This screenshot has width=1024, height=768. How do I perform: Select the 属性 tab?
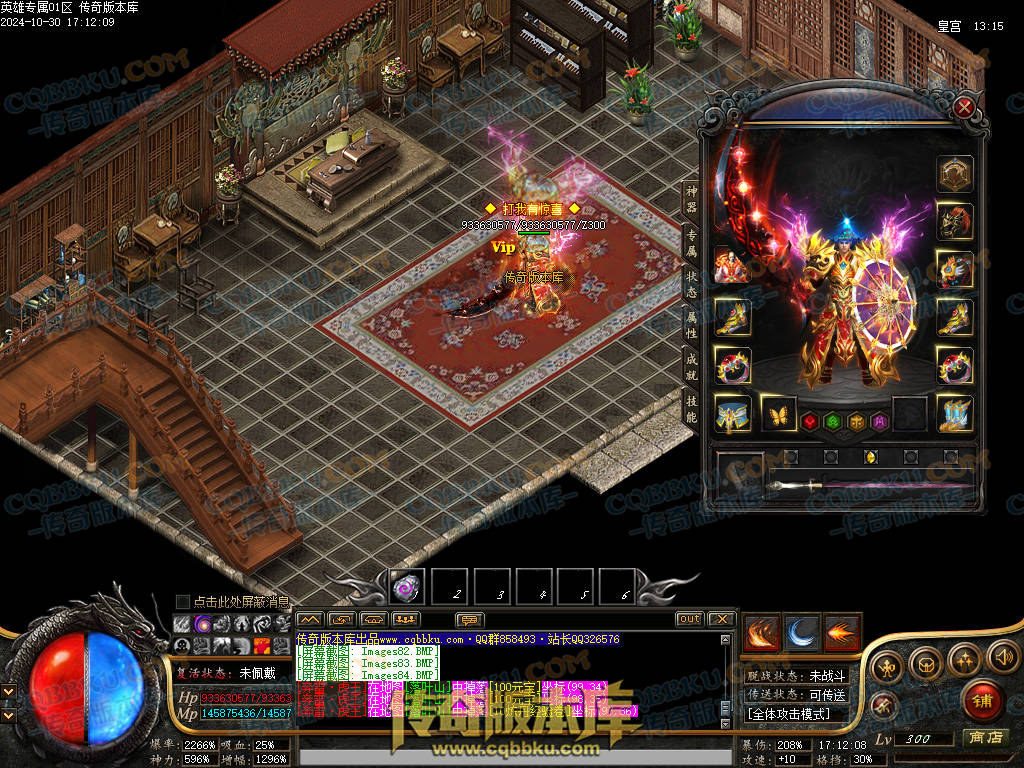tap(691, 327)
